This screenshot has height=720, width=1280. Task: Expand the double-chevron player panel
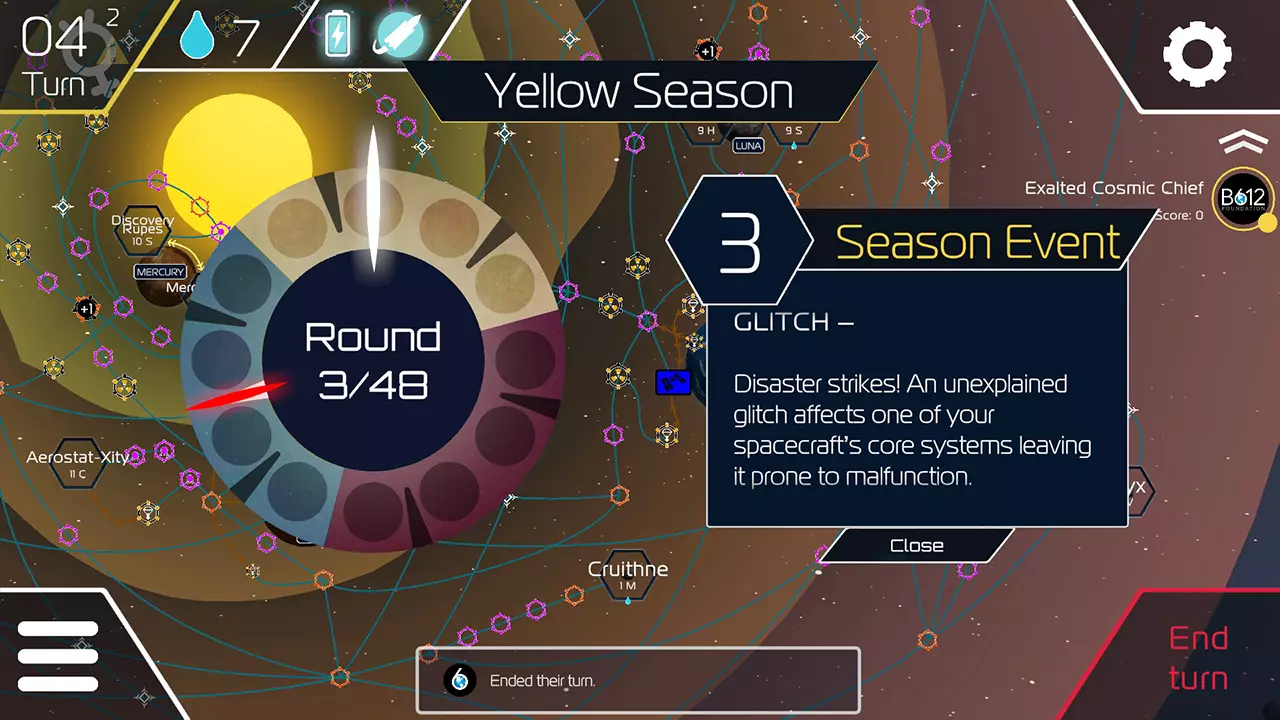[1243, 142]
